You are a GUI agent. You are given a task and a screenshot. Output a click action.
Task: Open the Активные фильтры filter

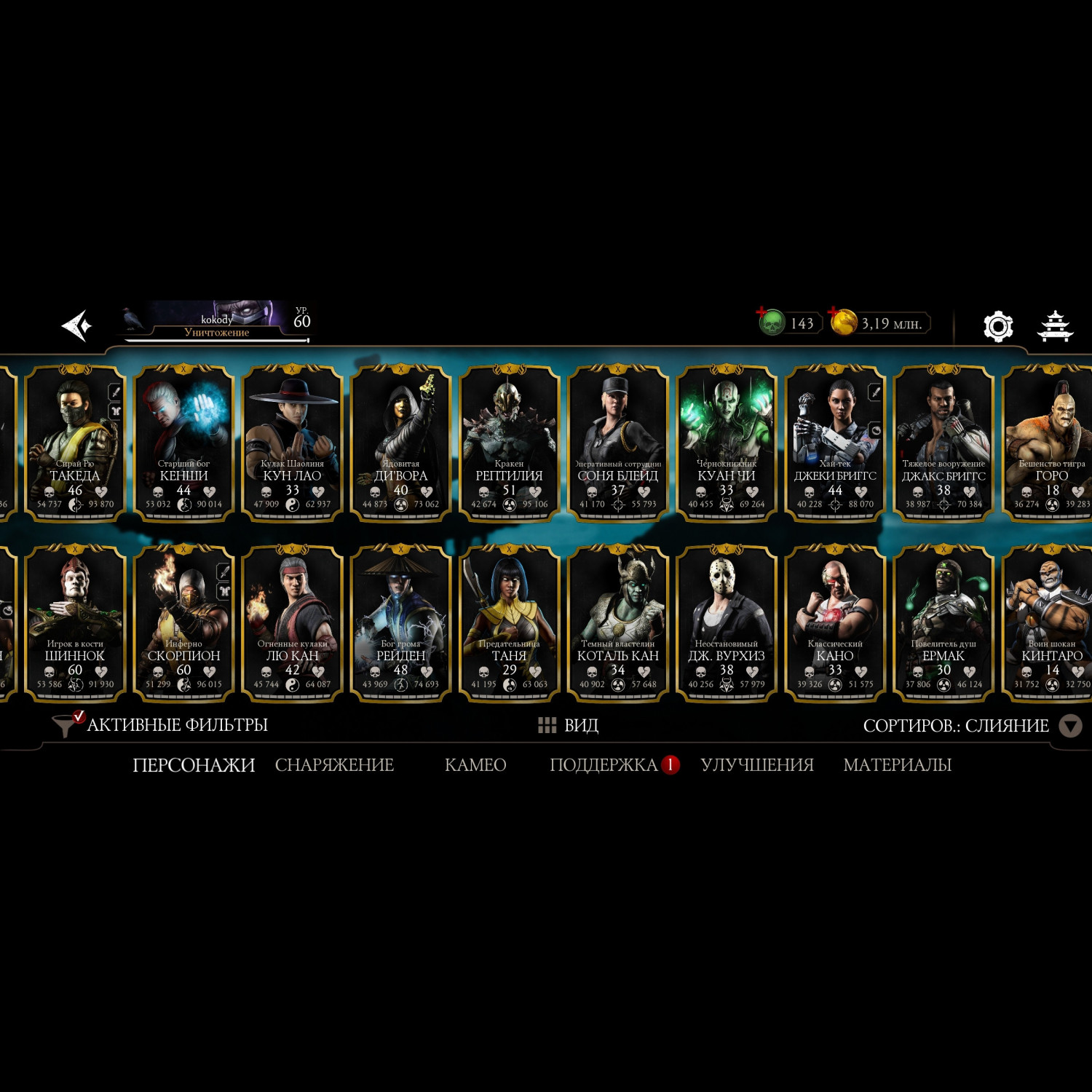[160, 725]
